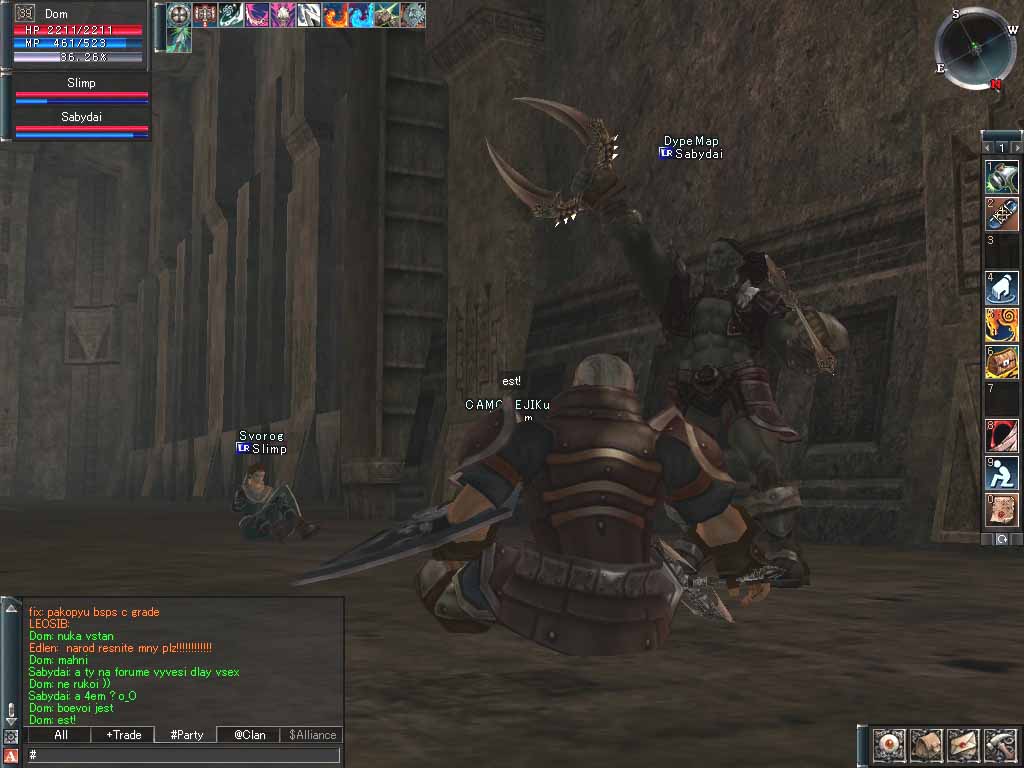Open the red-eye orb menu button
The height and width of the screenshot is (768, 1024).
tap(889, 745)
